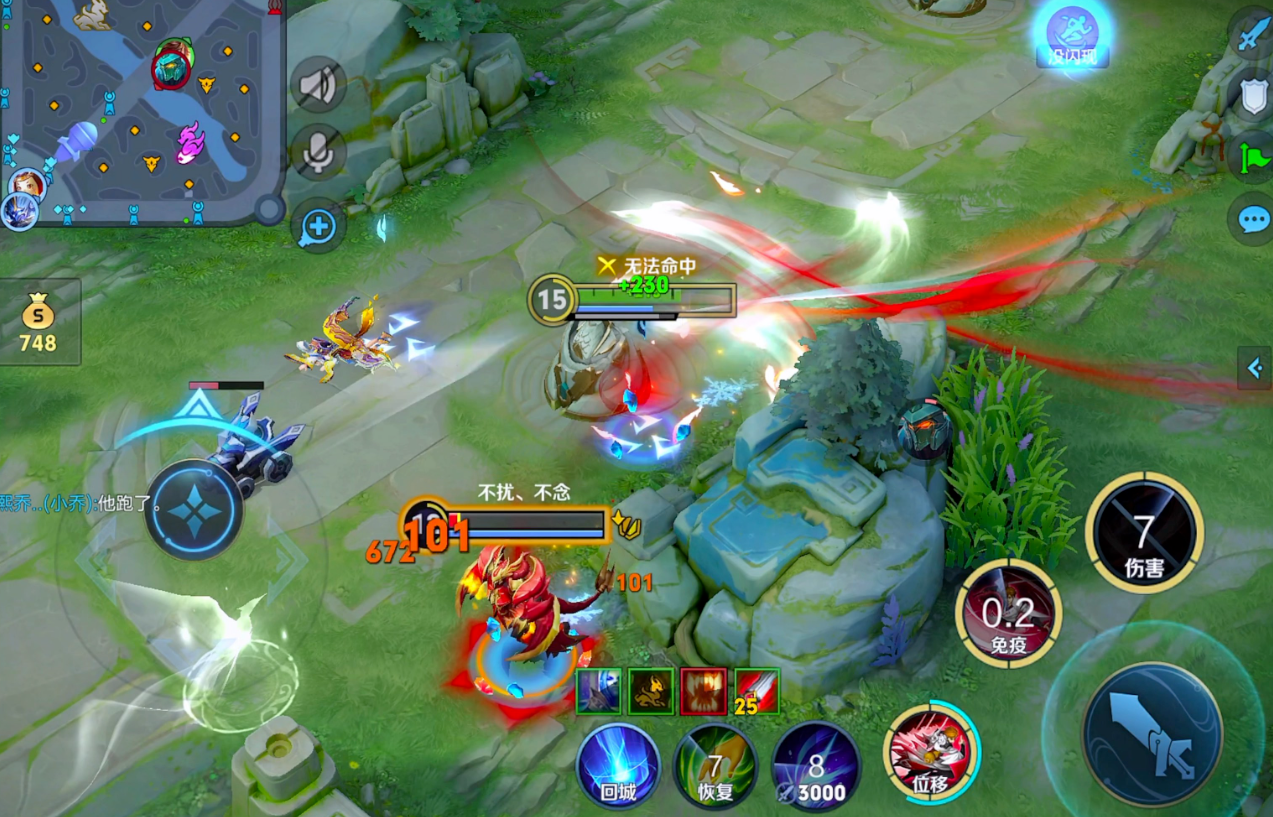Cast the 伤害 damage skill
This screenshot has width=1273, height=817.
pyautogui.click(x=1144, y=533)
